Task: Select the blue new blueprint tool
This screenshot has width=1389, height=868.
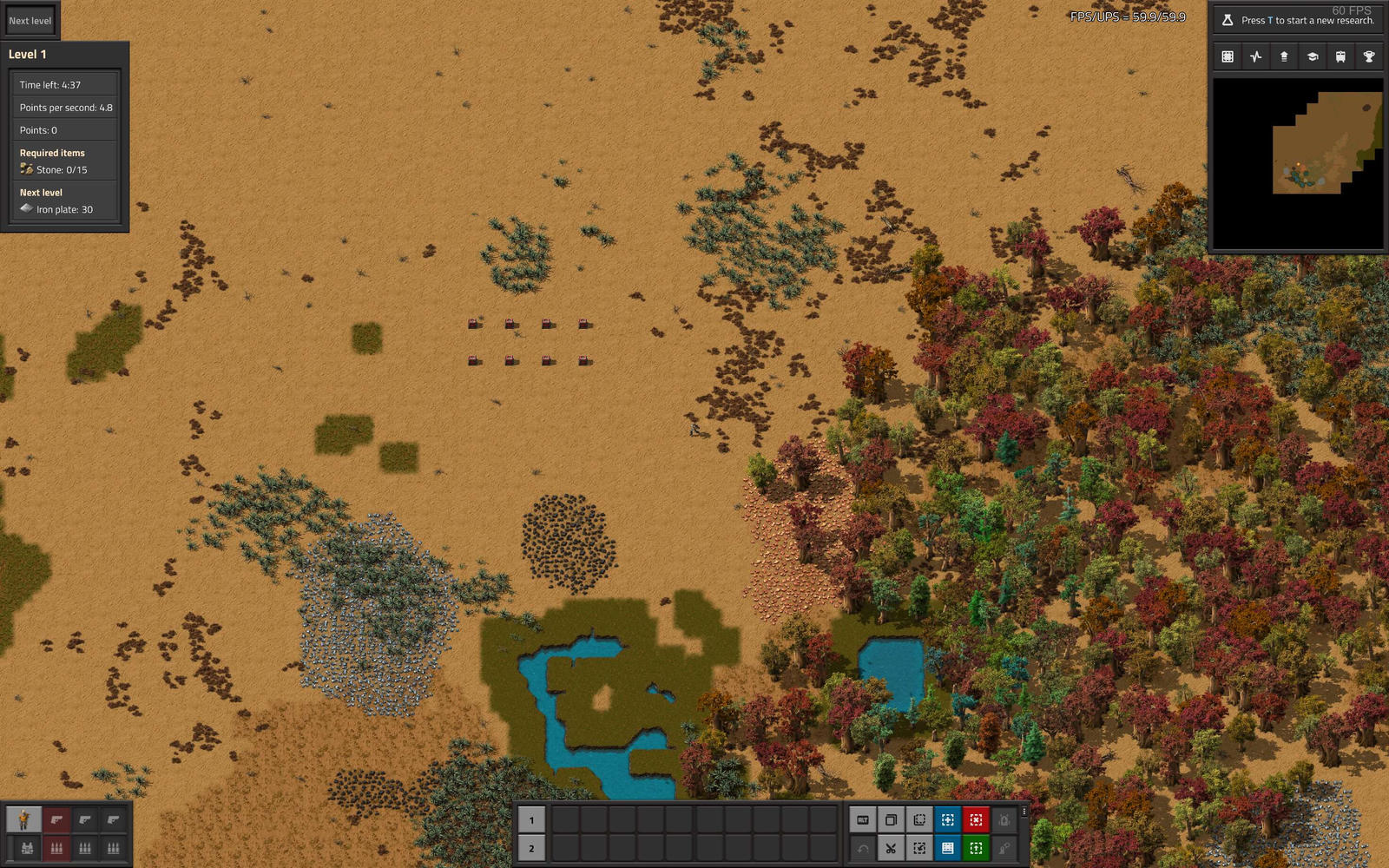Action: (947, 819)
